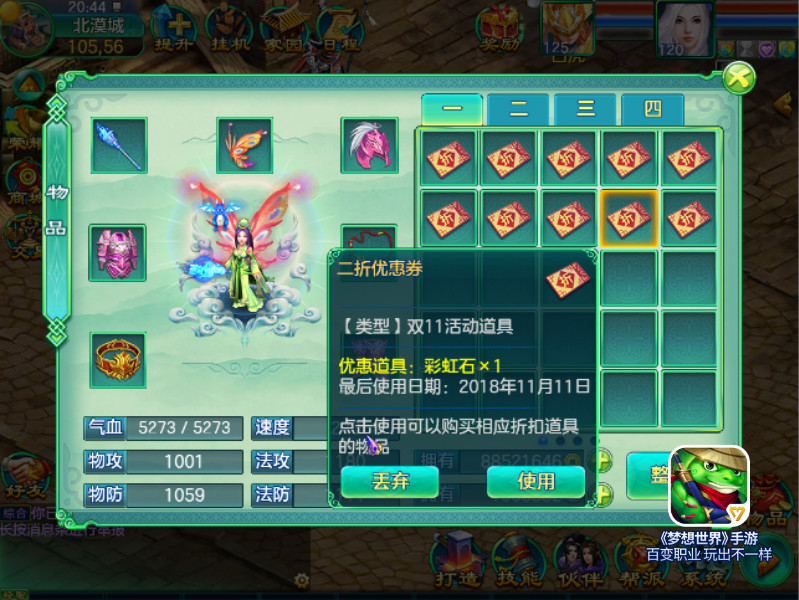This screenshot has width=799, height=600.
Task: Close the inventory panel with the X
Action: 738,77
